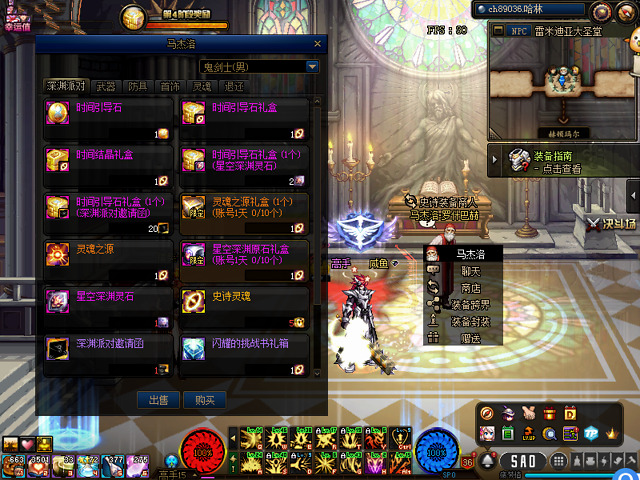This screenshot has height=480, width=640.
Task: Open the 决斗场 arena button
Action: (610, 225)
